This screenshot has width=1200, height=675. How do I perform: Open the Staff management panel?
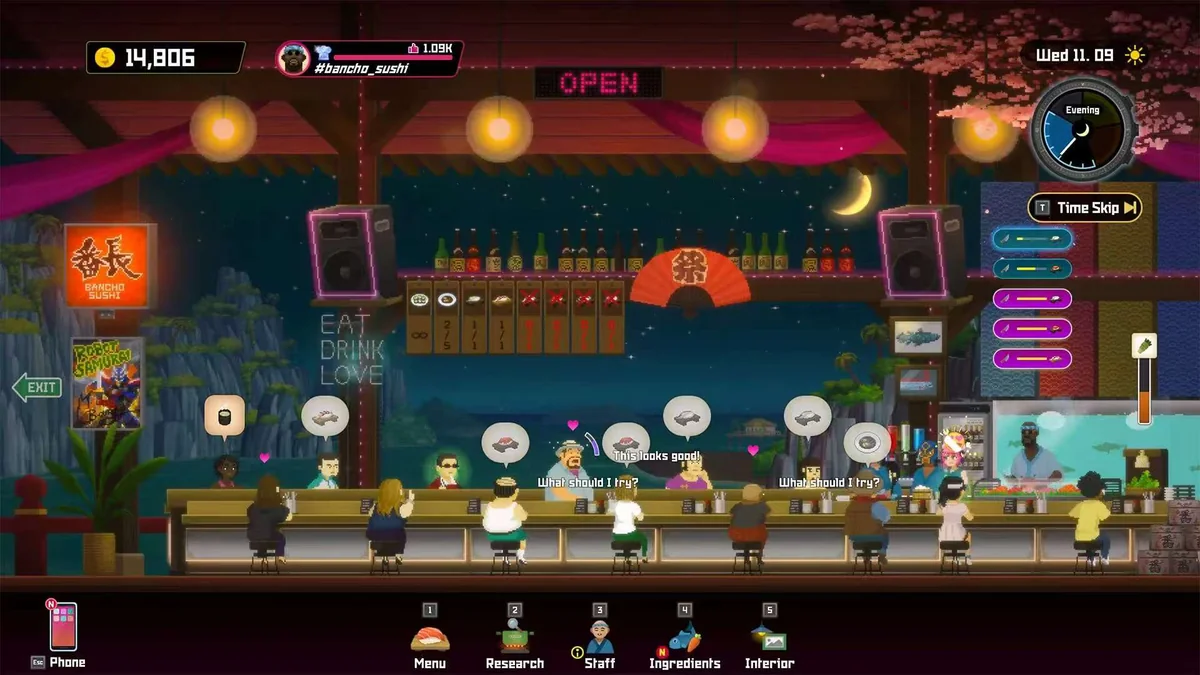(x=600, y=639)
